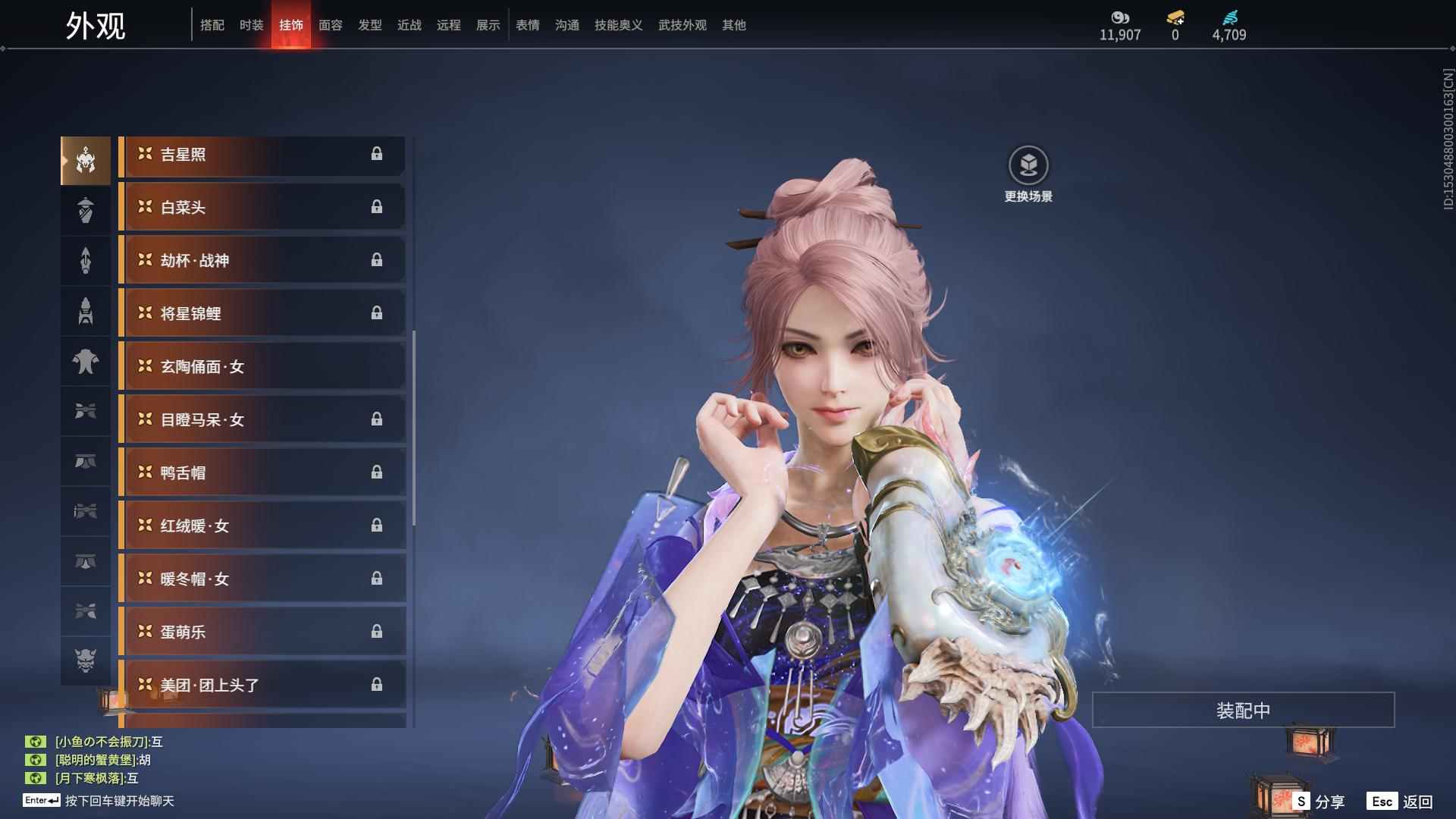
Task: Select the demon mask category icon
Action: 86,661
